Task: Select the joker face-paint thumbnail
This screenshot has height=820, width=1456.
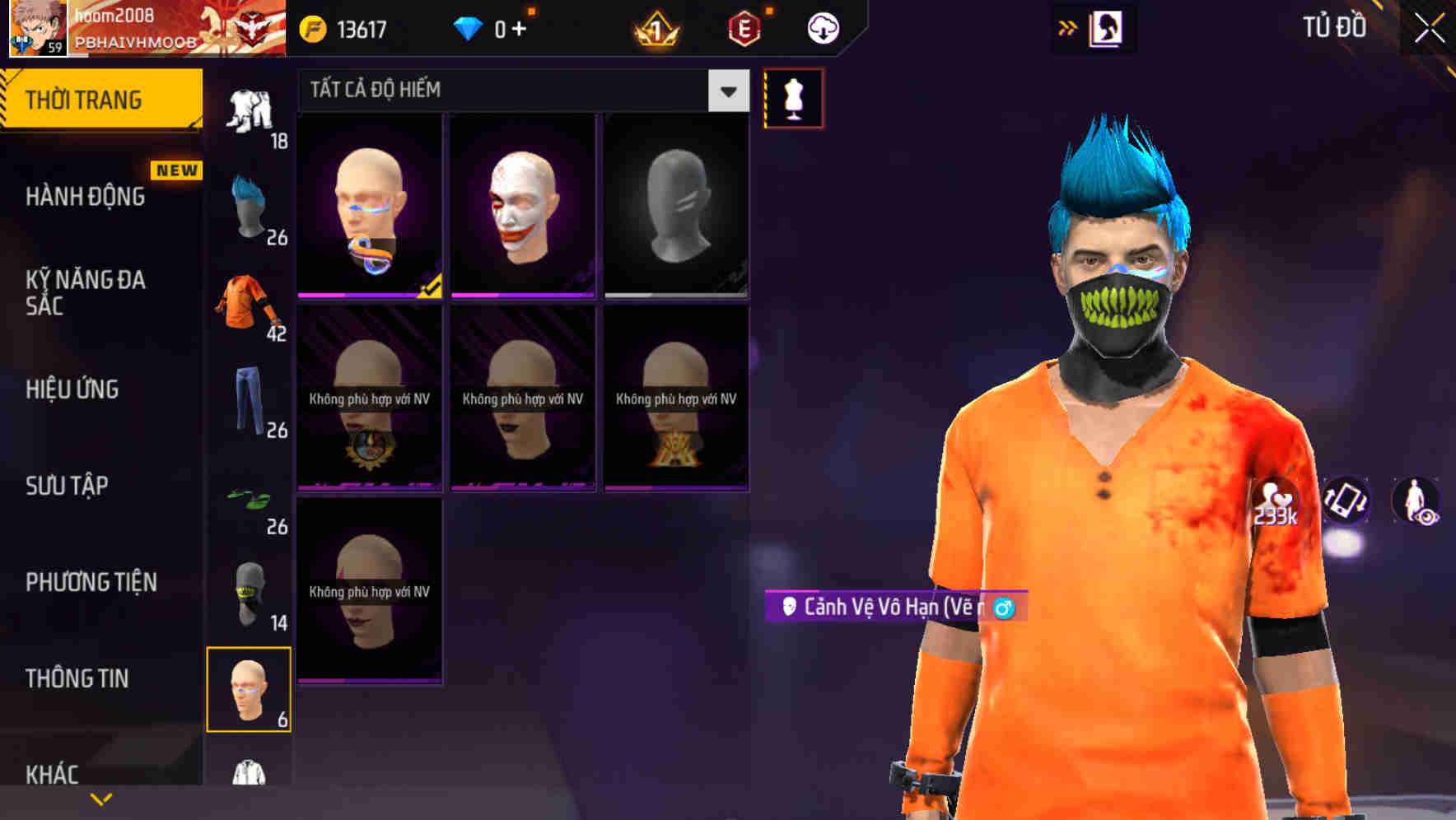Action: point(521,206)
